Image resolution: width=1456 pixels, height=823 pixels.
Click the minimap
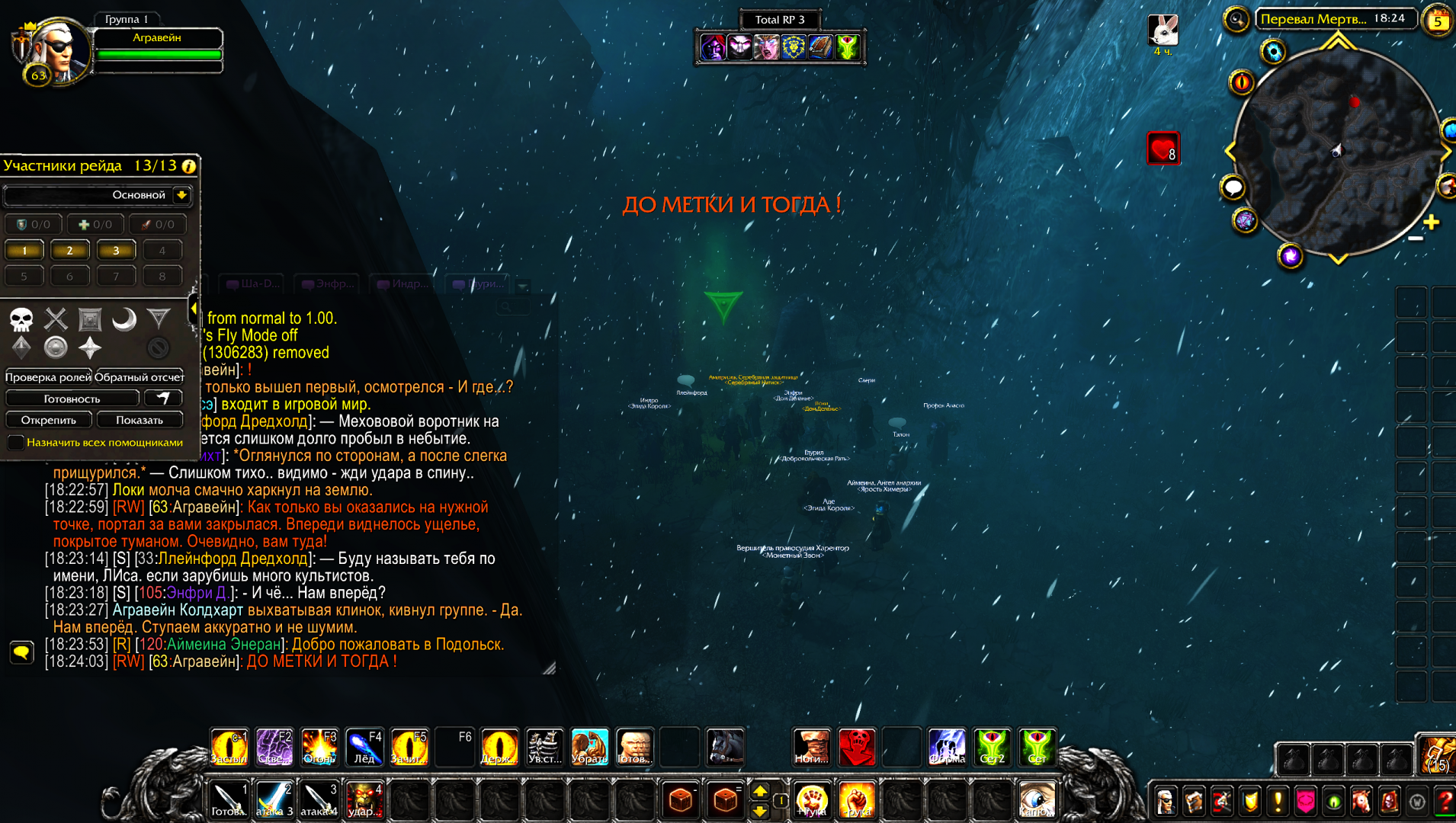(1337, 151)
